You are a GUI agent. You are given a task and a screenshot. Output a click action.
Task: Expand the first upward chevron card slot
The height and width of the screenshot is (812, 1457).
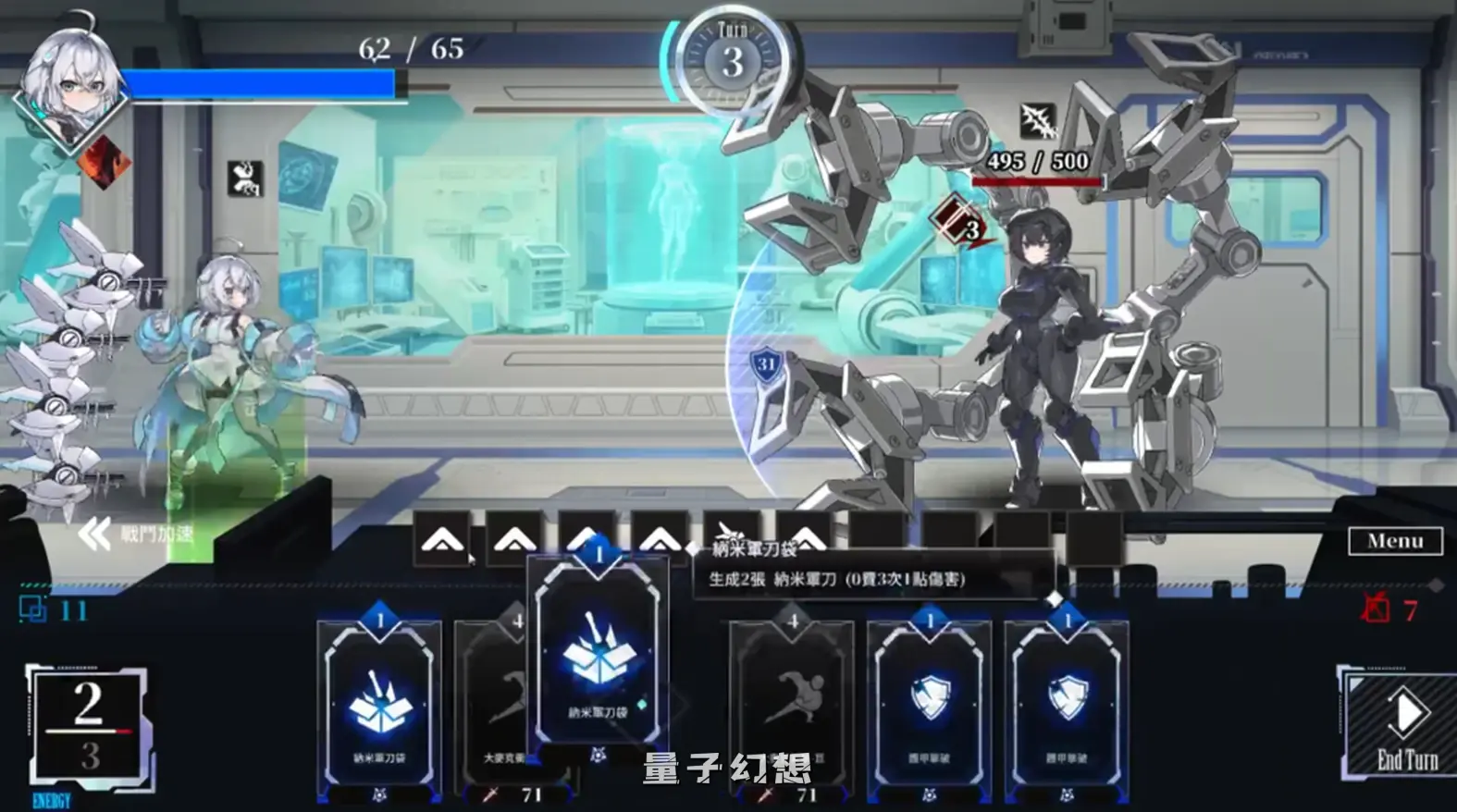(x=444, y=539)
